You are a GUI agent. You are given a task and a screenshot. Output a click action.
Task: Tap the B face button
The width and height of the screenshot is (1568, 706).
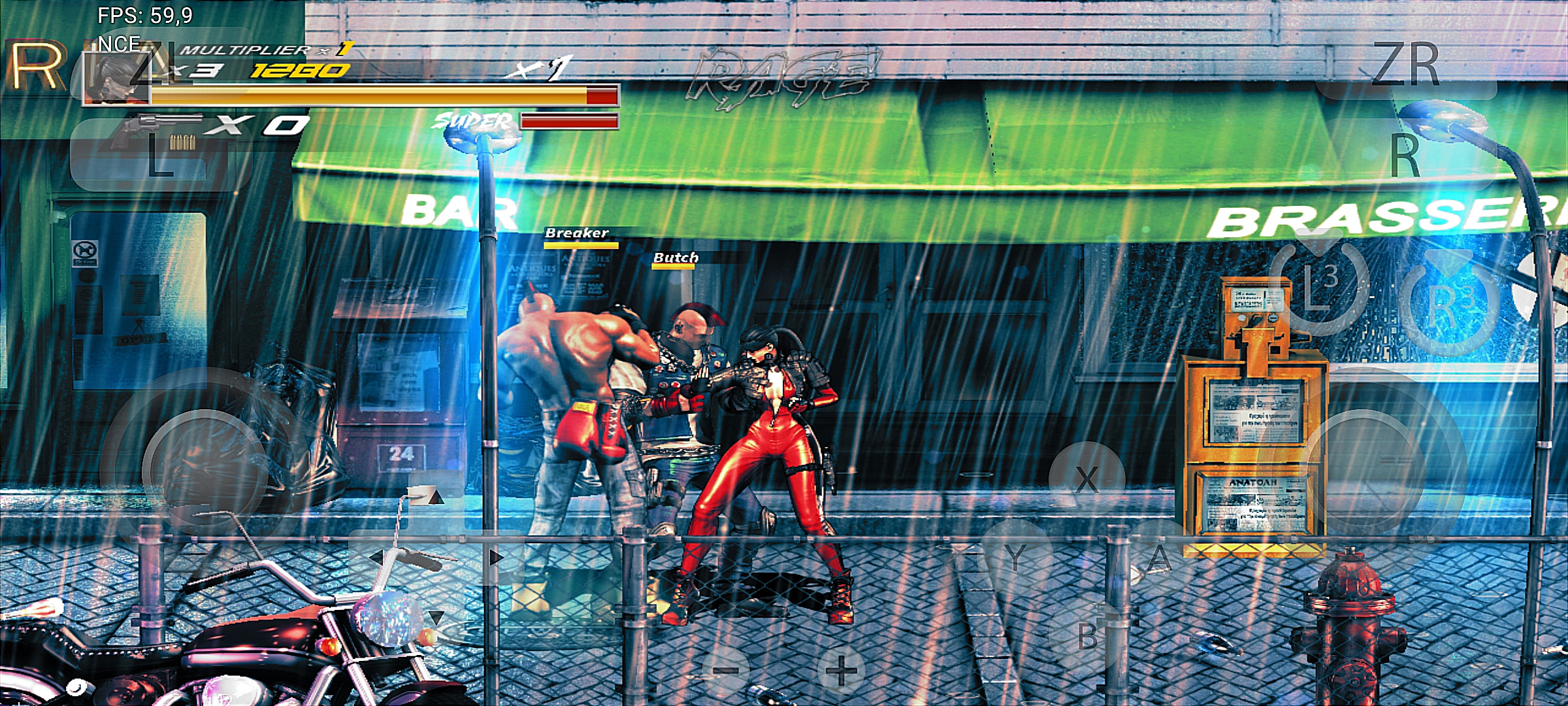click(x=1087, y=636)
